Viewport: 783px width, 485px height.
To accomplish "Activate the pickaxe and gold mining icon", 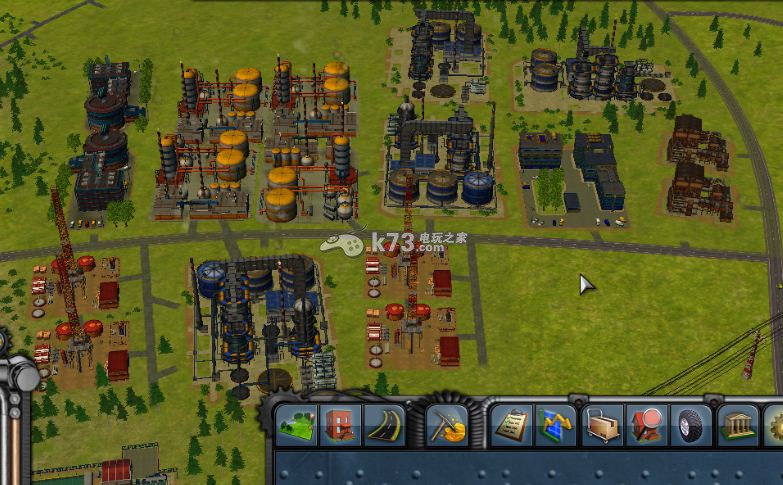I will pos(447,425).
